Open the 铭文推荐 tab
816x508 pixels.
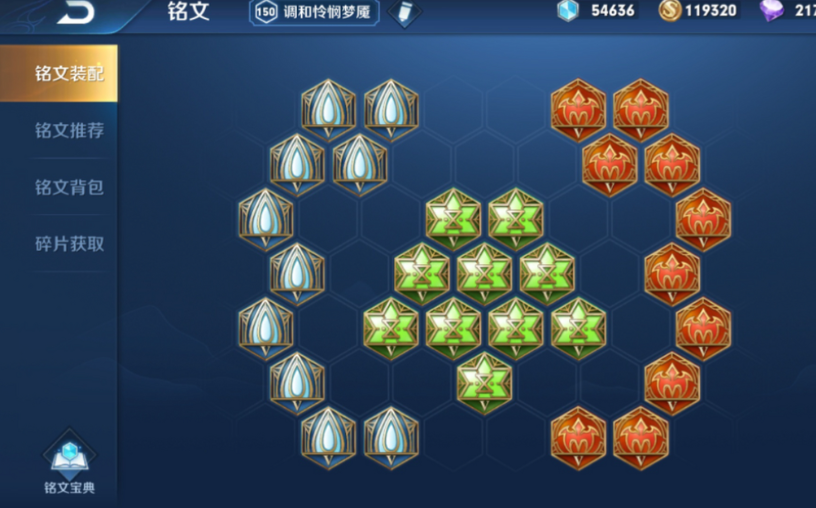[68, 130]
